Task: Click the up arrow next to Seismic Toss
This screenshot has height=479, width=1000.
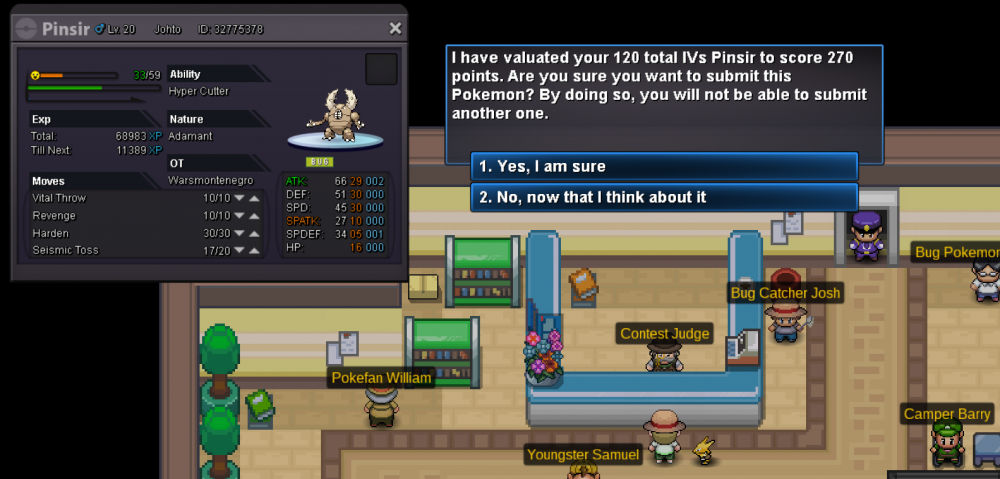Action: point(255,251)
